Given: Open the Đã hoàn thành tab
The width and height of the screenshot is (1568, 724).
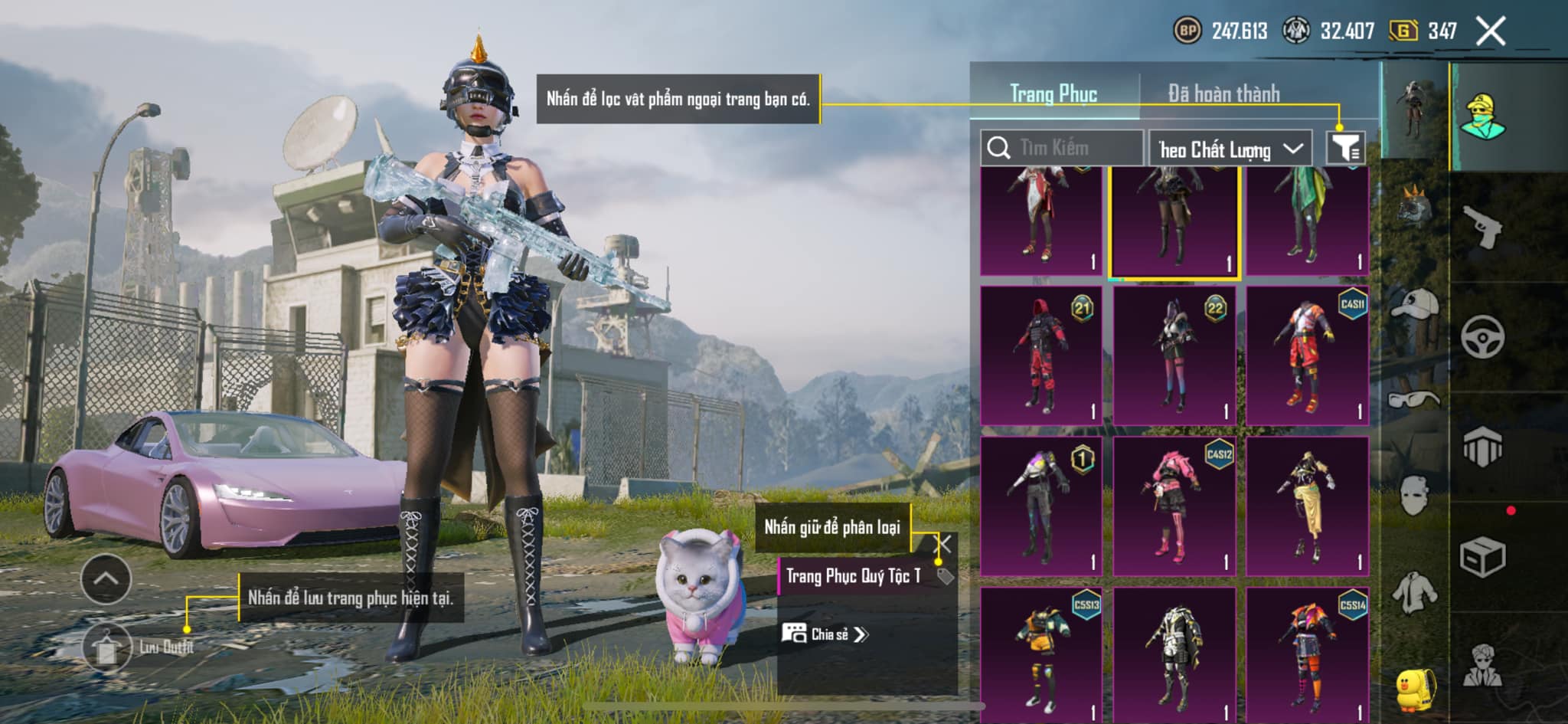Looking at the screenshot, I should 1223,93.
